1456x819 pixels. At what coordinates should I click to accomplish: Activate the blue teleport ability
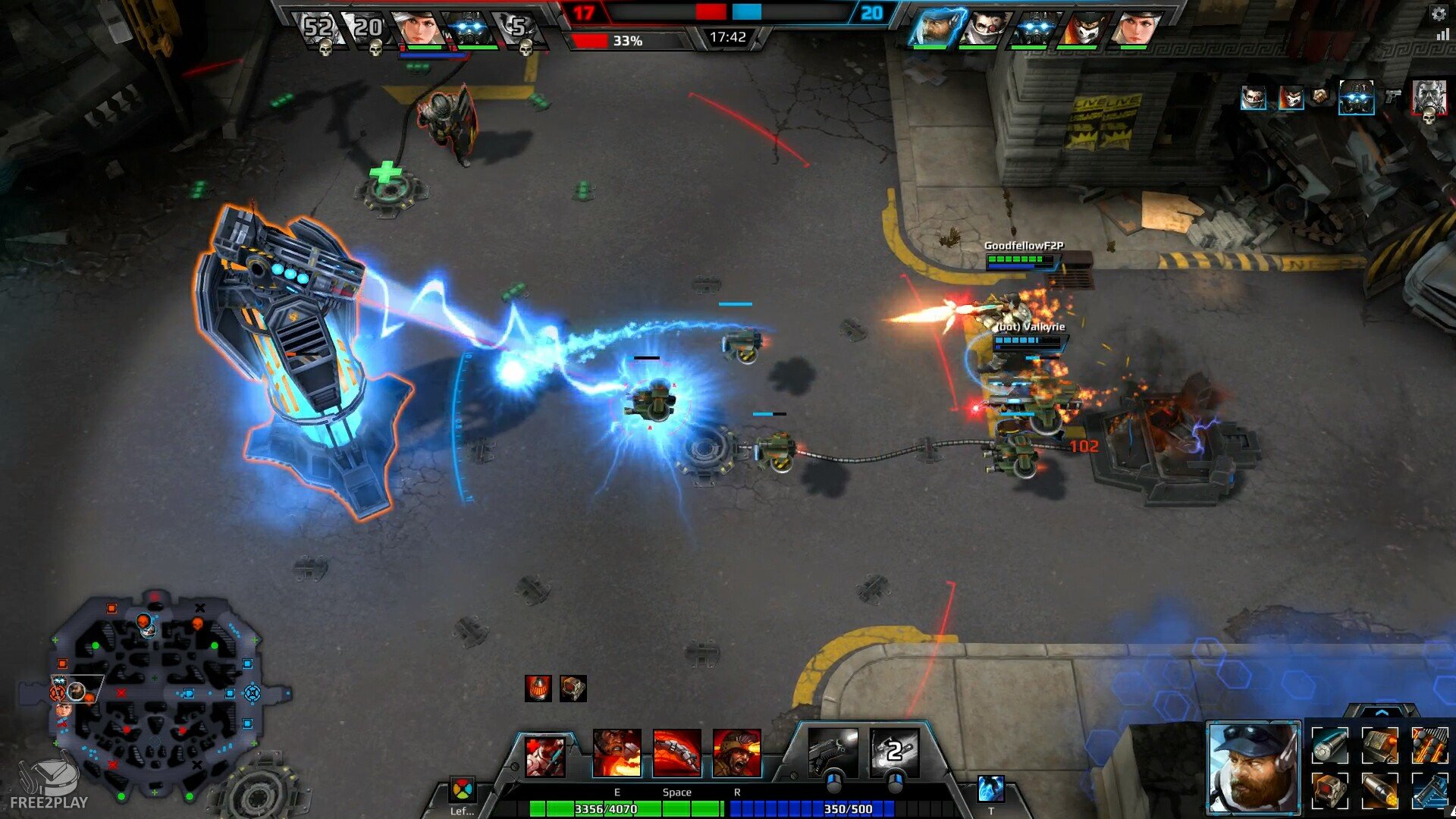click(x=991, y=789)
